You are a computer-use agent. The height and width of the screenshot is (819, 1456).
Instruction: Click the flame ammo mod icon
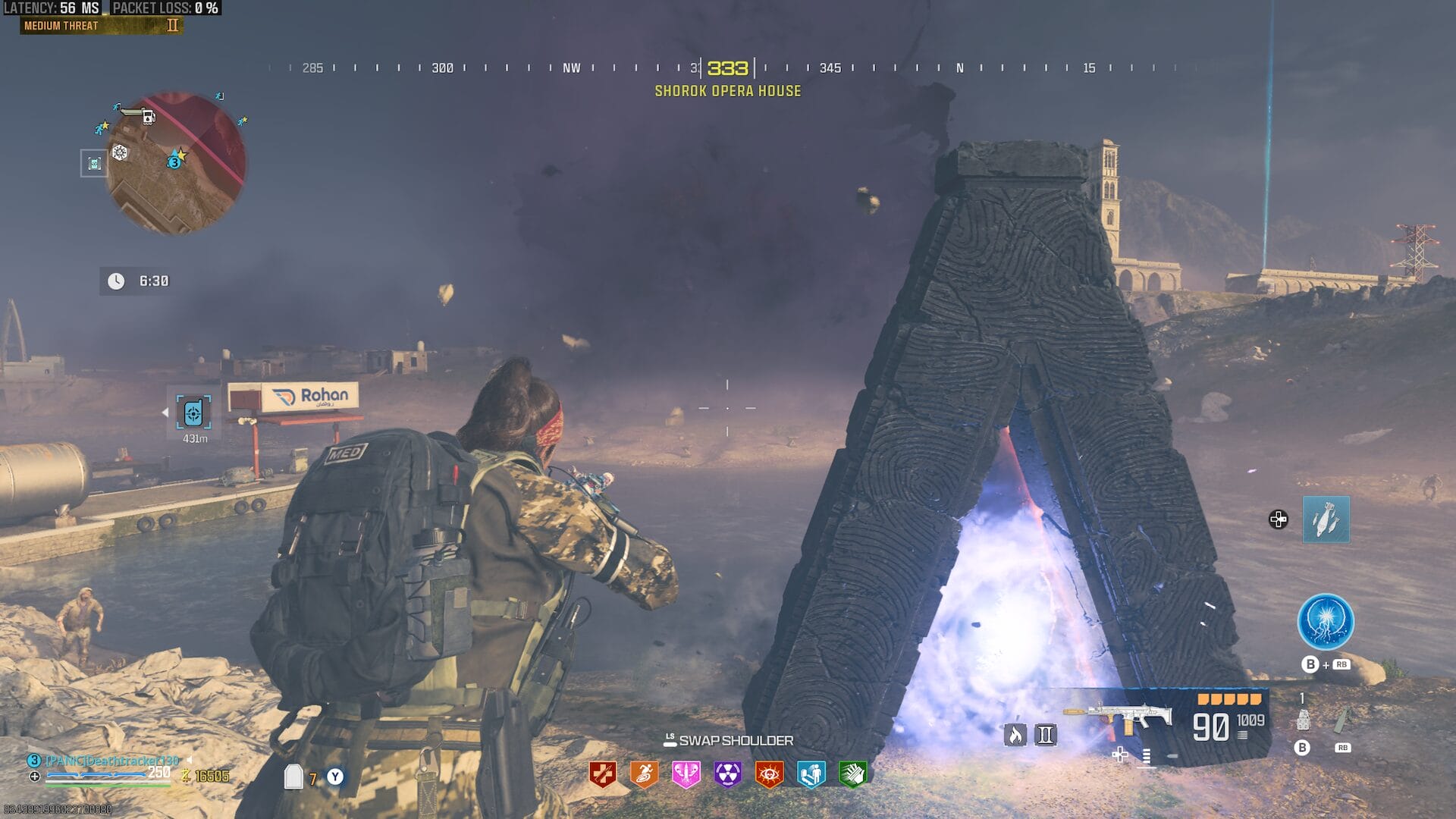pos(1015,734)
